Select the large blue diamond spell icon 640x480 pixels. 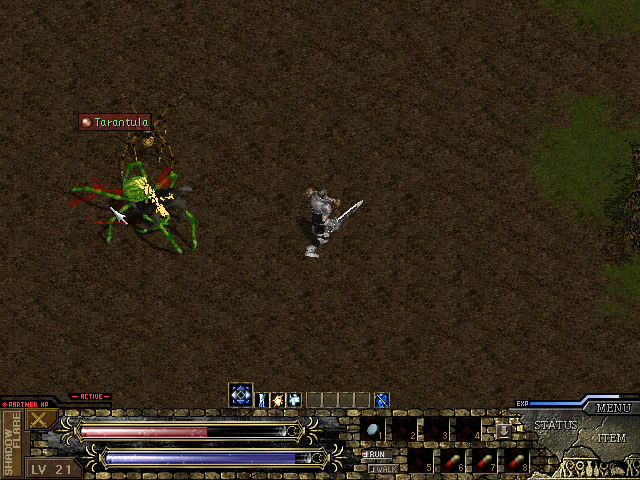click(x=240, y=396)
